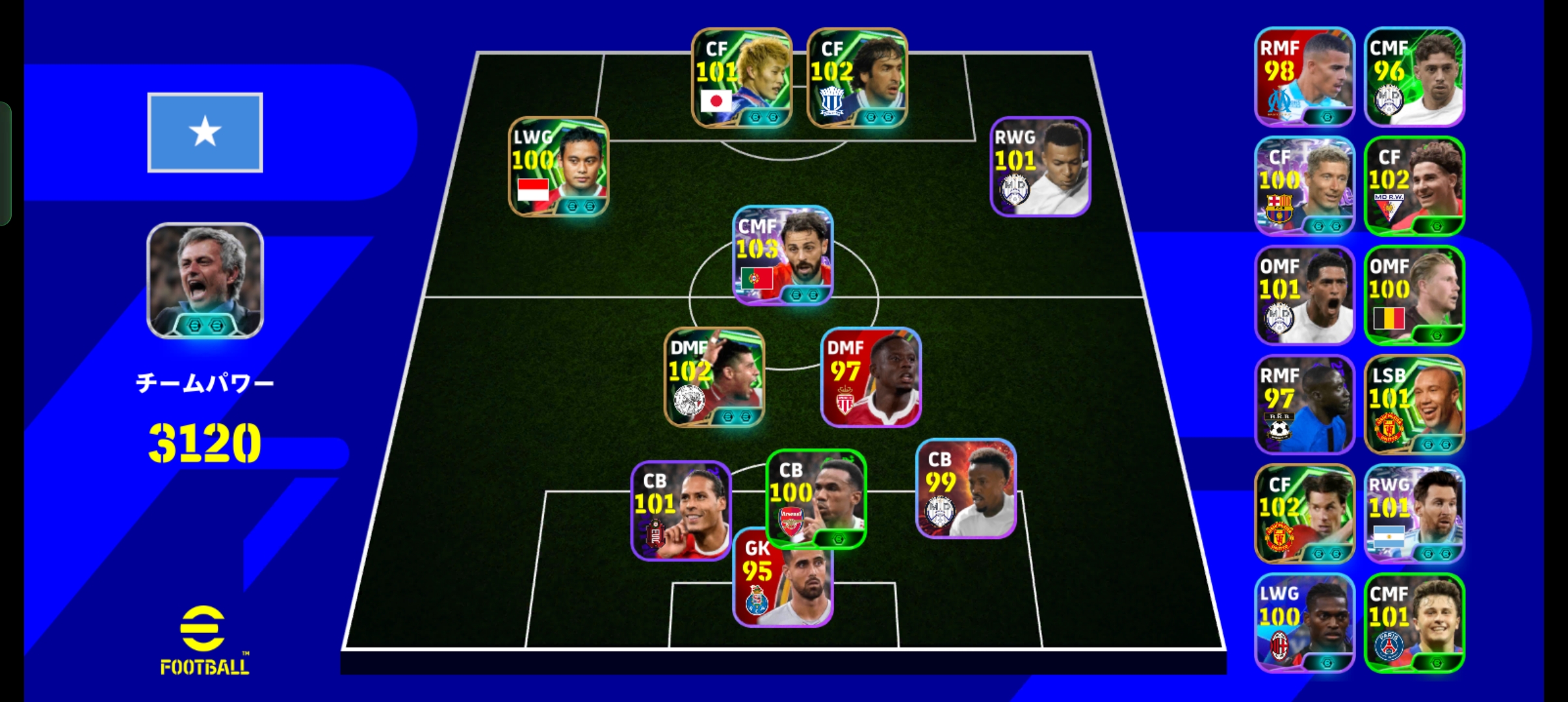Select the LSB 101 substitute card
Viewport: 1568px width, 702px height.
(1414, 404)
